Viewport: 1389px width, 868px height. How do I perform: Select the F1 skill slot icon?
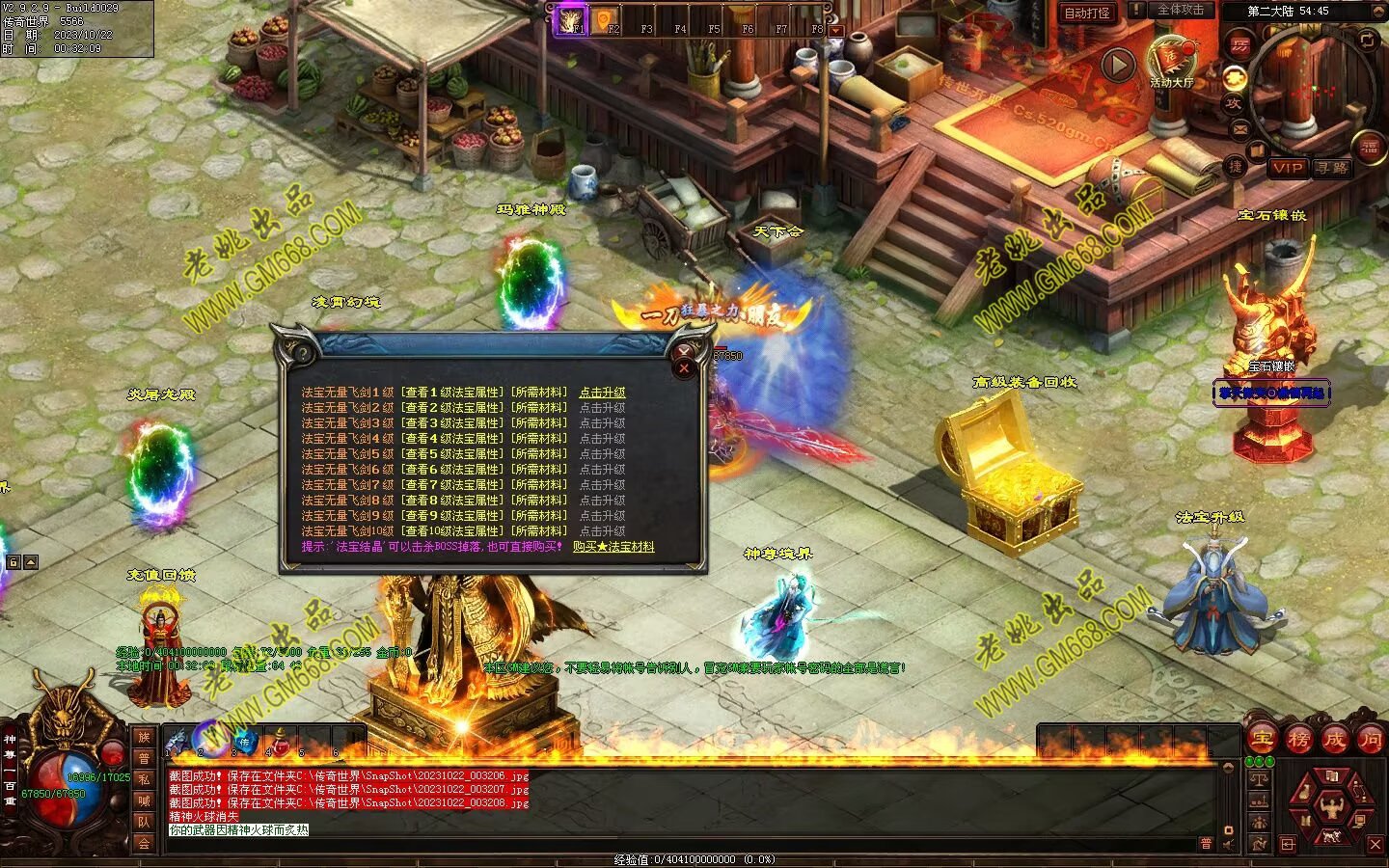pos(569,20)
